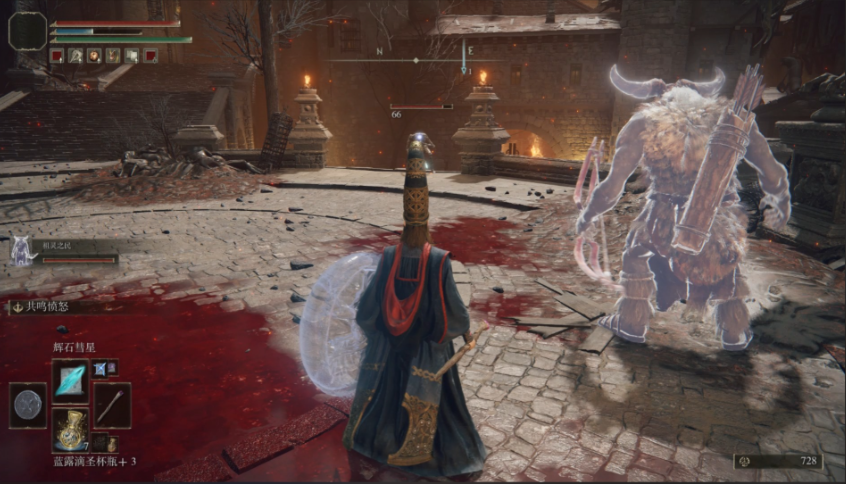Click the grey claw buff icon
Screen dimensions: 846x484
(x=75, y=56)
